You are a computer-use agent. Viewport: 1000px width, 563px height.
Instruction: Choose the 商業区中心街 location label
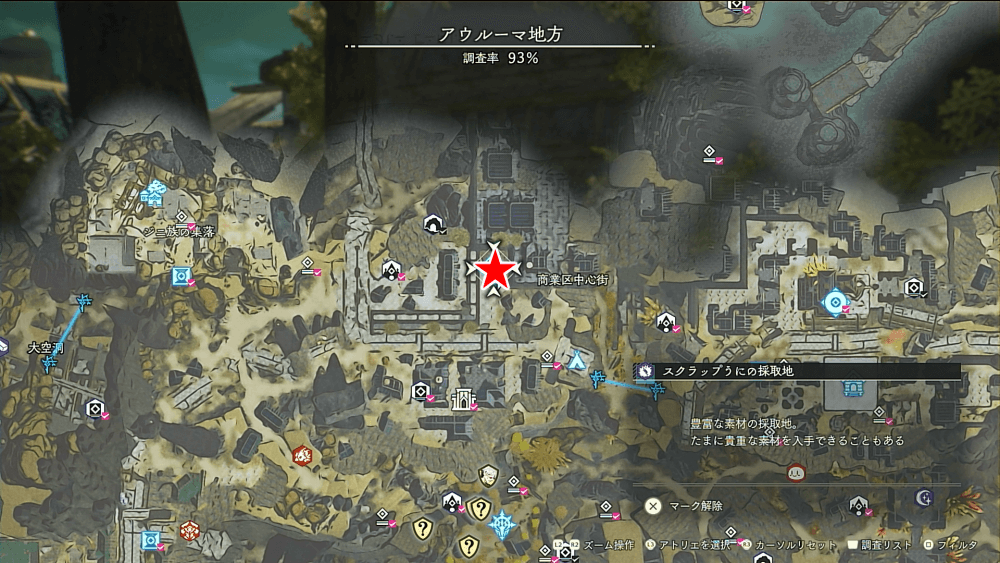[571, 280]
